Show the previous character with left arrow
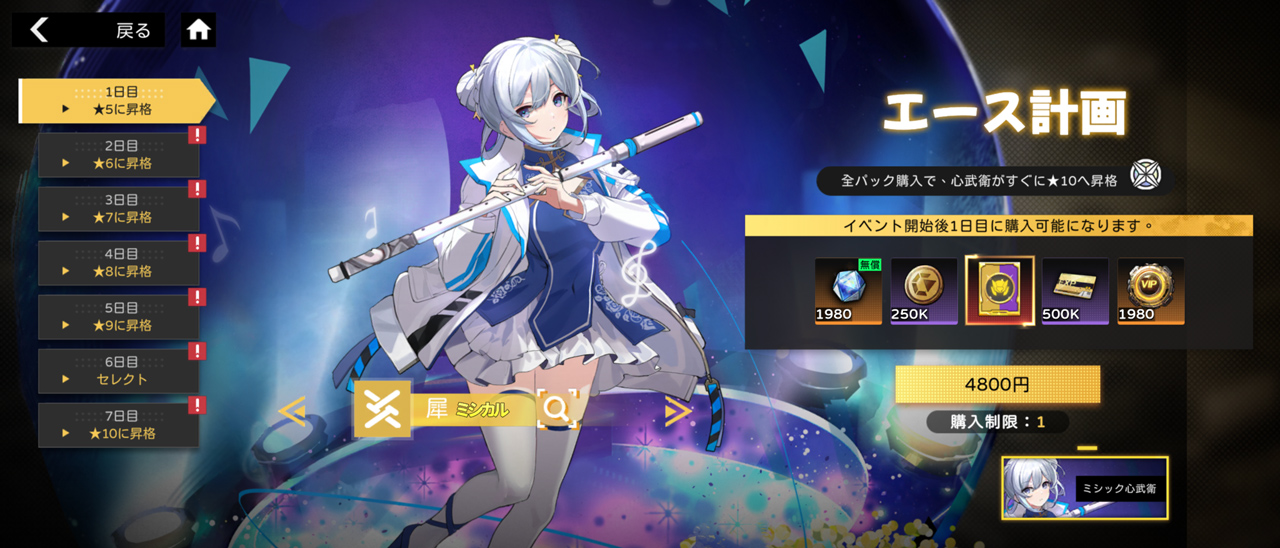The width and height of the screenshot is (1280, 548). 292,410
